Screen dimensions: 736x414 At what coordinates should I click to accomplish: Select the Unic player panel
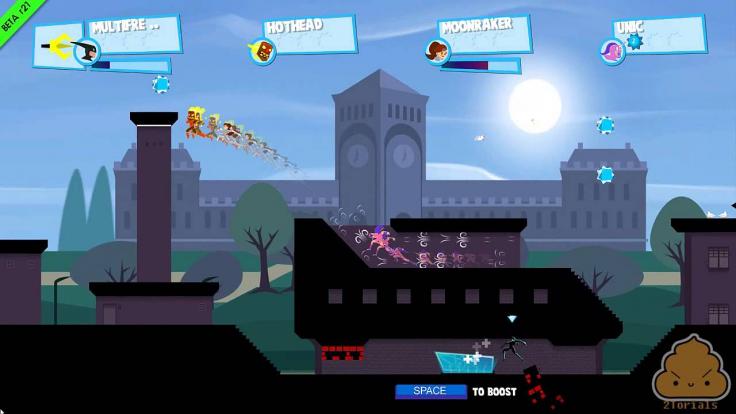pyautogui.click(x=656, y=34)
